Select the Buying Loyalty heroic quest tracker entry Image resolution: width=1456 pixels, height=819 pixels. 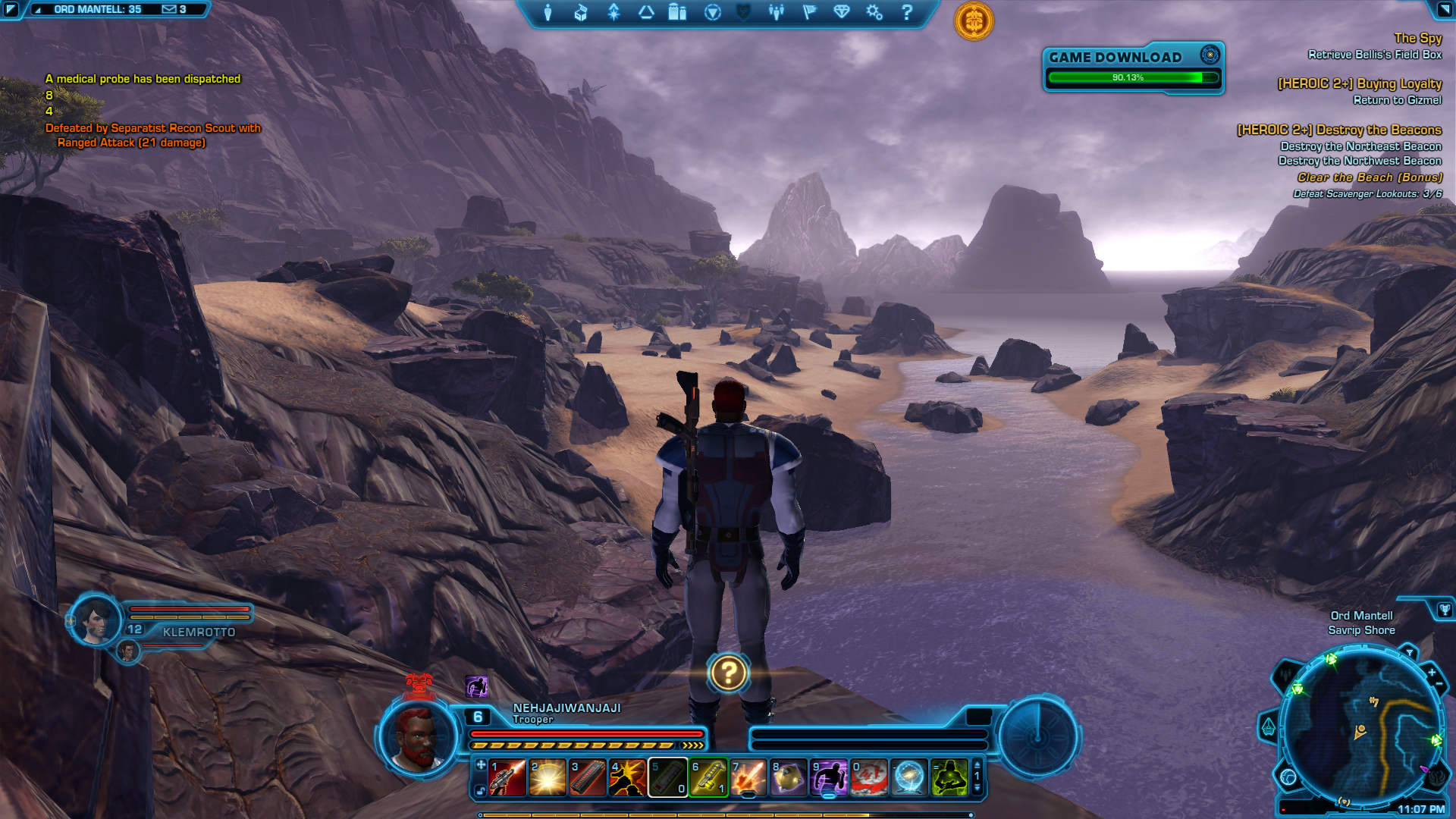point(1359,84)
